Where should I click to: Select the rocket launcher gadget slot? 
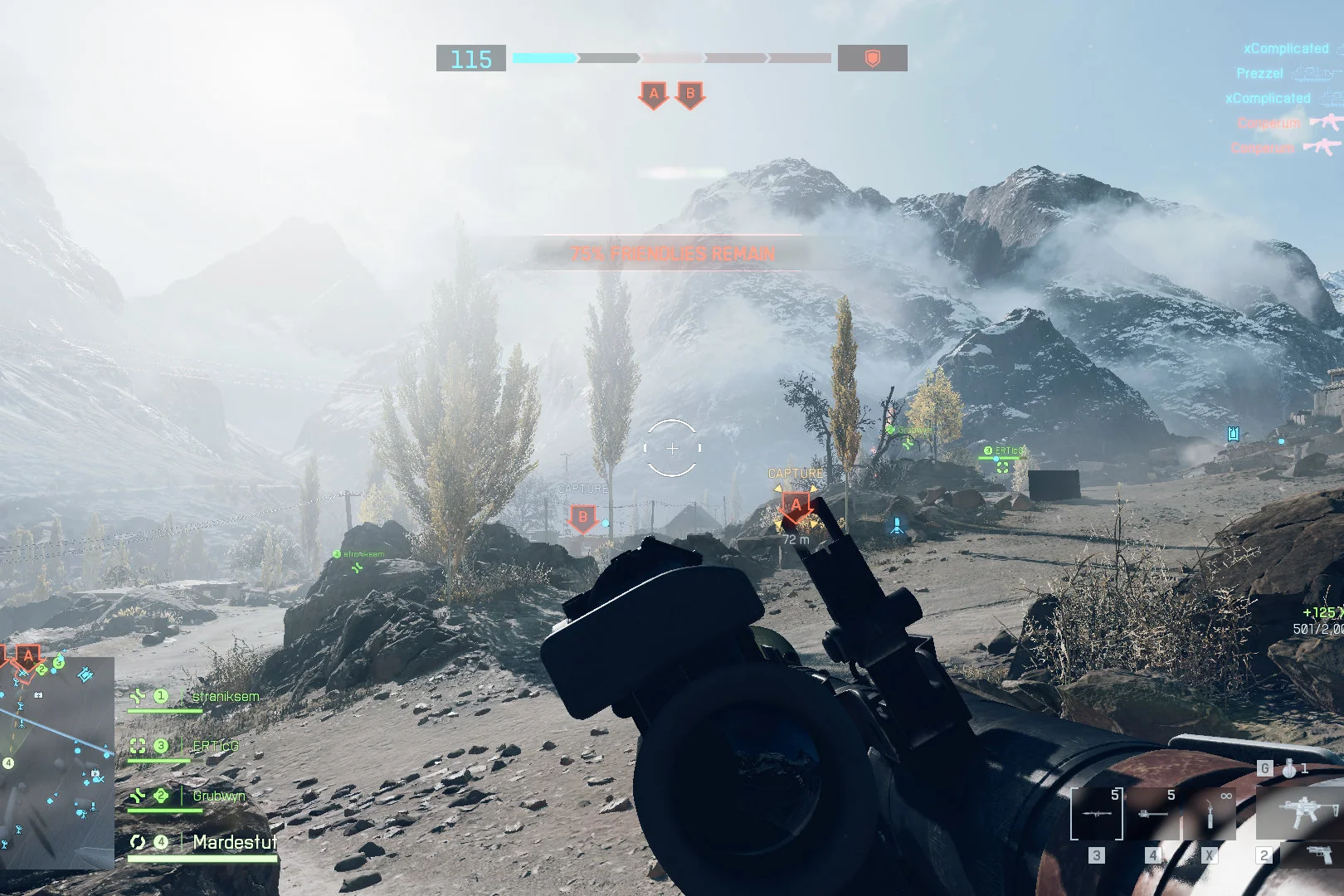[1096, 814]
